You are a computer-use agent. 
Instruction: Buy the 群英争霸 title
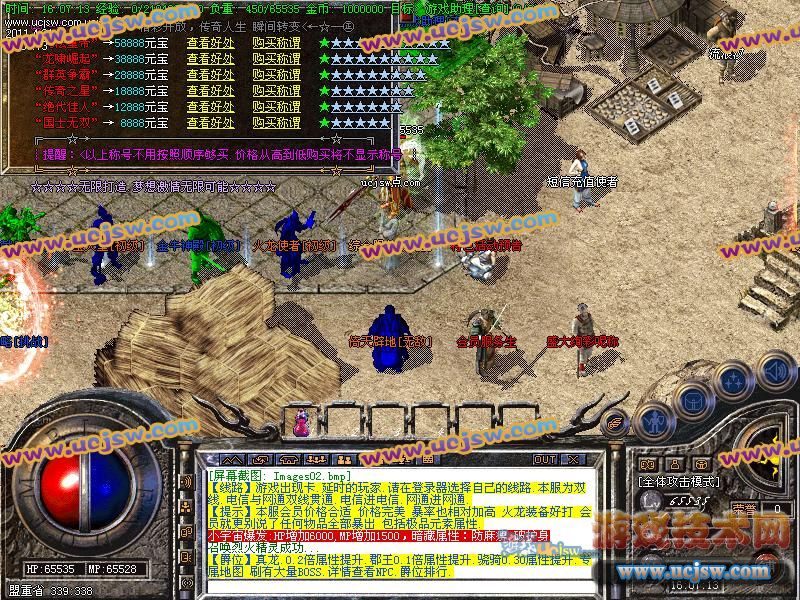tap(276, 75)
